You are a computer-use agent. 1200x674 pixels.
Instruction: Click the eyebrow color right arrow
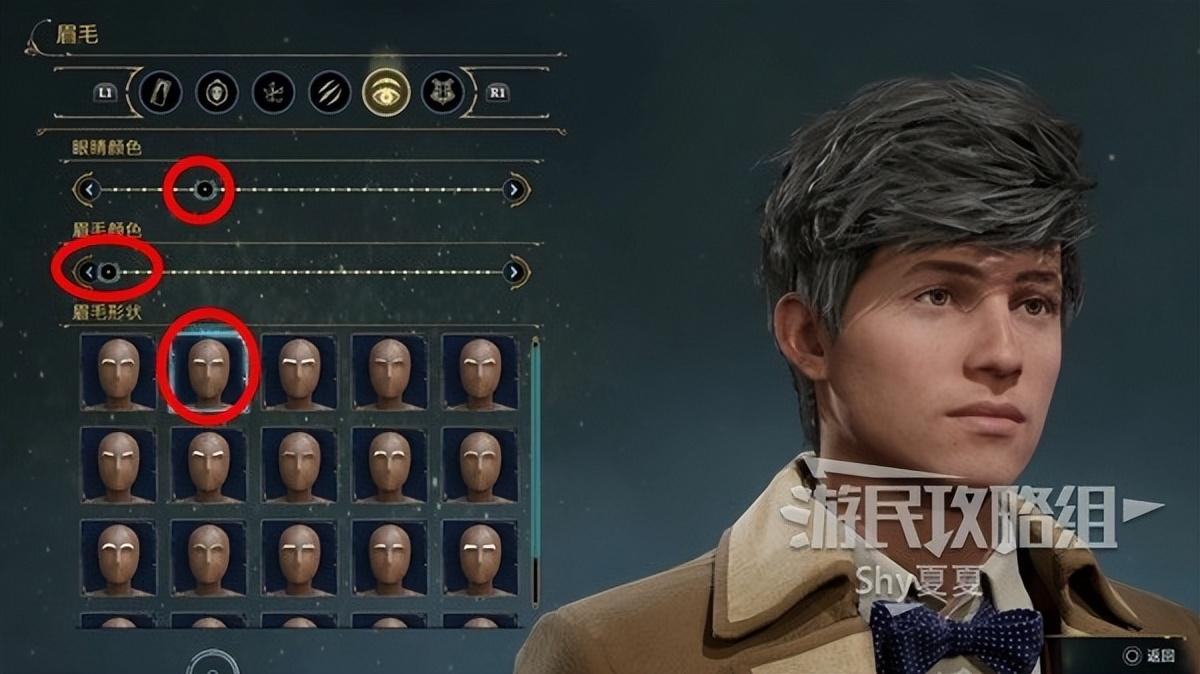coord(514,271)
